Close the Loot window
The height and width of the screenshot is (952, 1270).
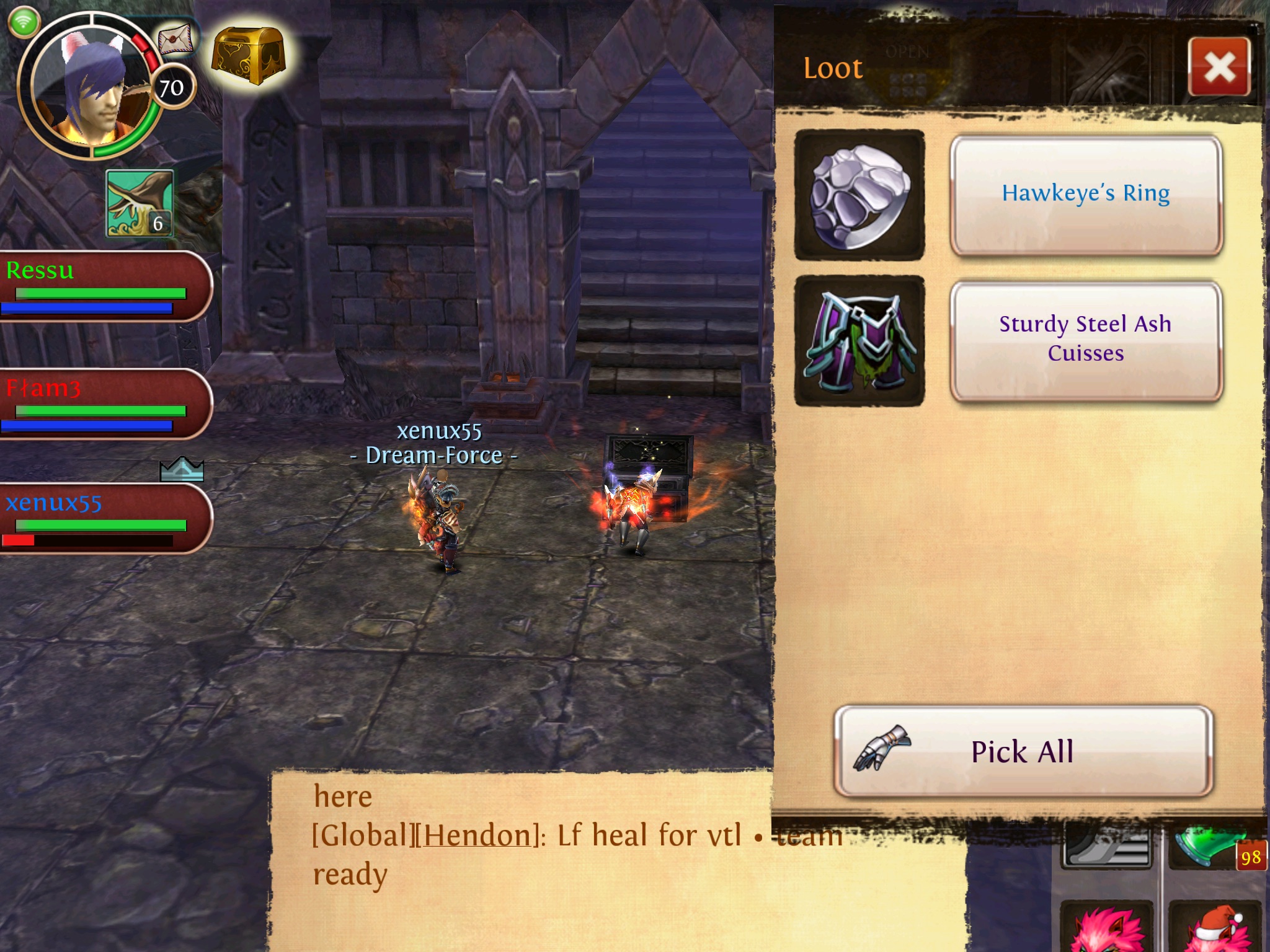pos(1219,67)
